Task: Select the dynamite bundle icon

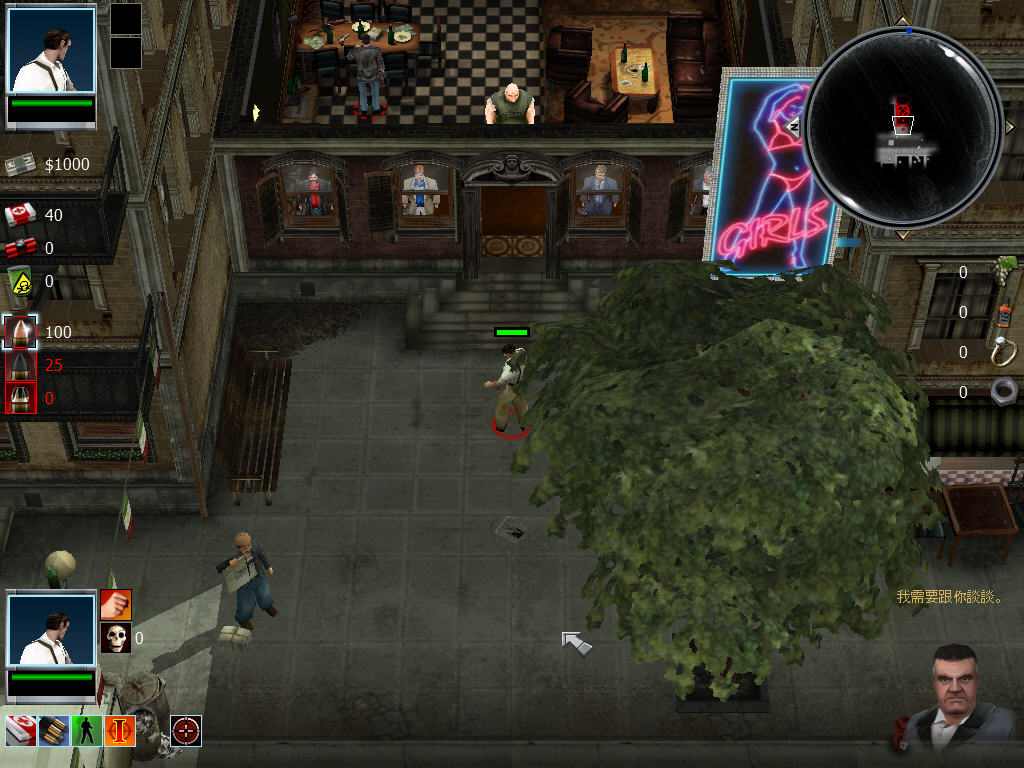Action: coord(20,248)
